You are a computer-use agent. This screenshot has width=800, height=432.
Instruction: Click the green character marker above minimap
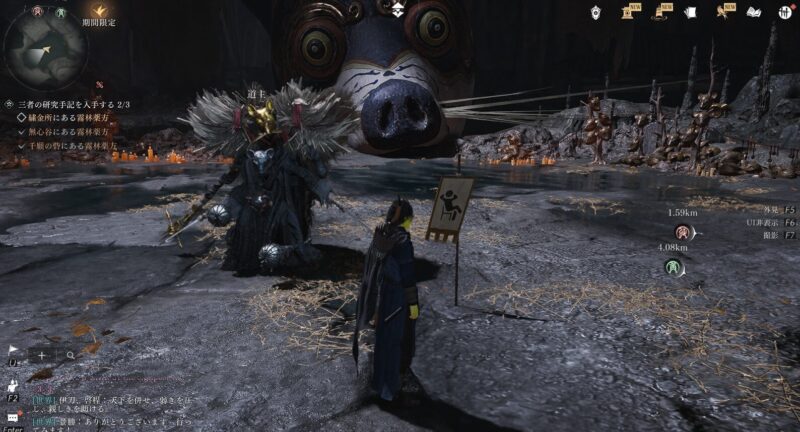60,12
